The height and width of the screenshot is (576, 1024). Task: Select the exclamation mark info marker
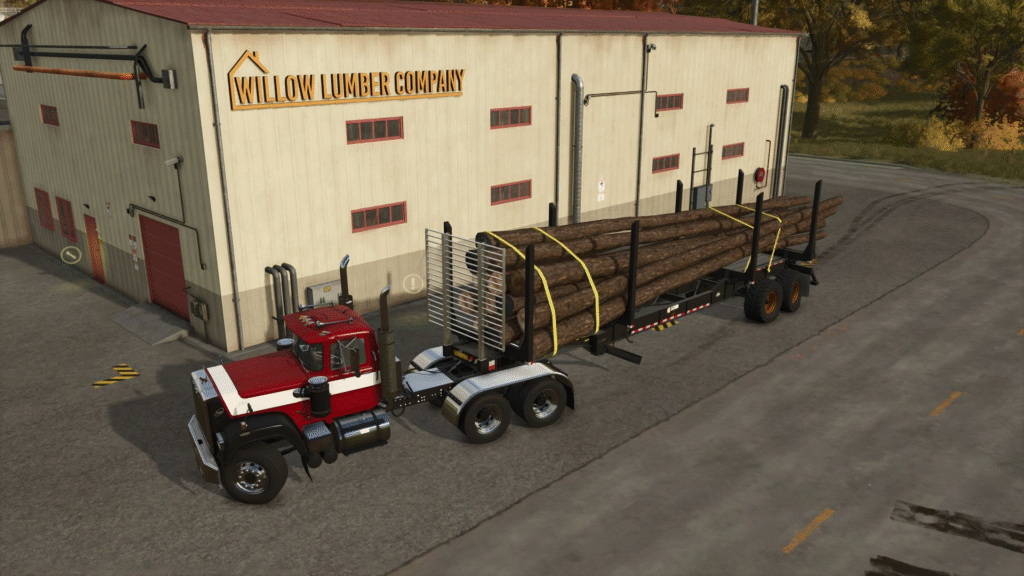pyautogui.click(x=412, y=284)
